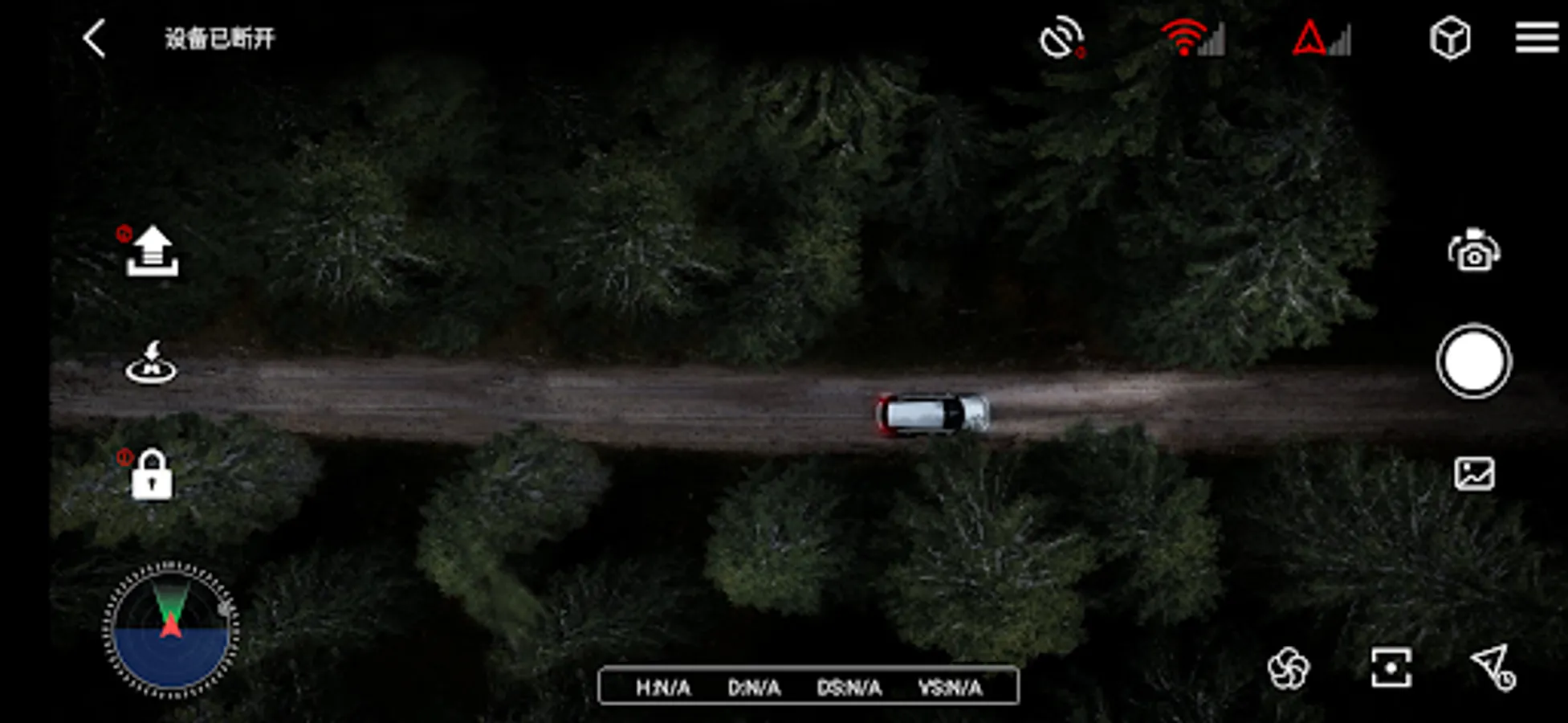Toggle the padlock lock button

[151, 475]
